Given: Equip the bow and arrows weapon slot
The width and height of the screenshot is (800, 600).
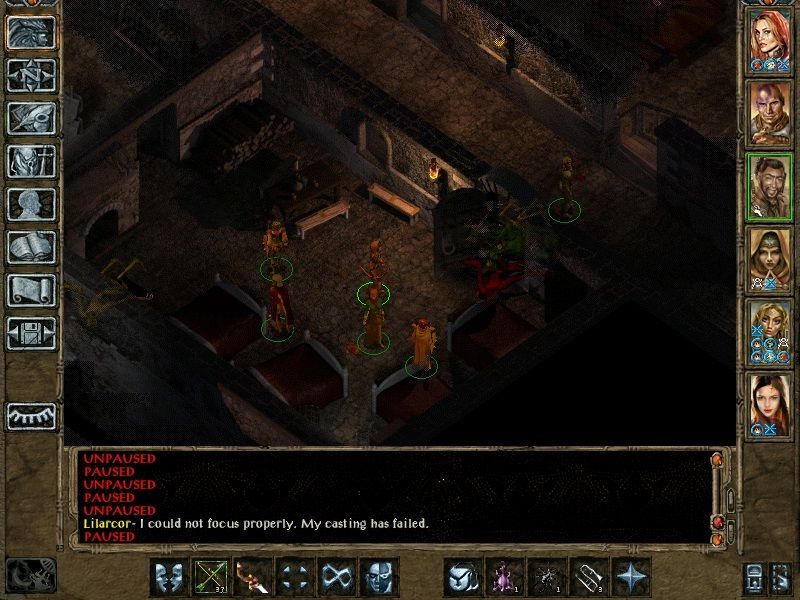Looking at the screenshot, I should coord(212,577).
